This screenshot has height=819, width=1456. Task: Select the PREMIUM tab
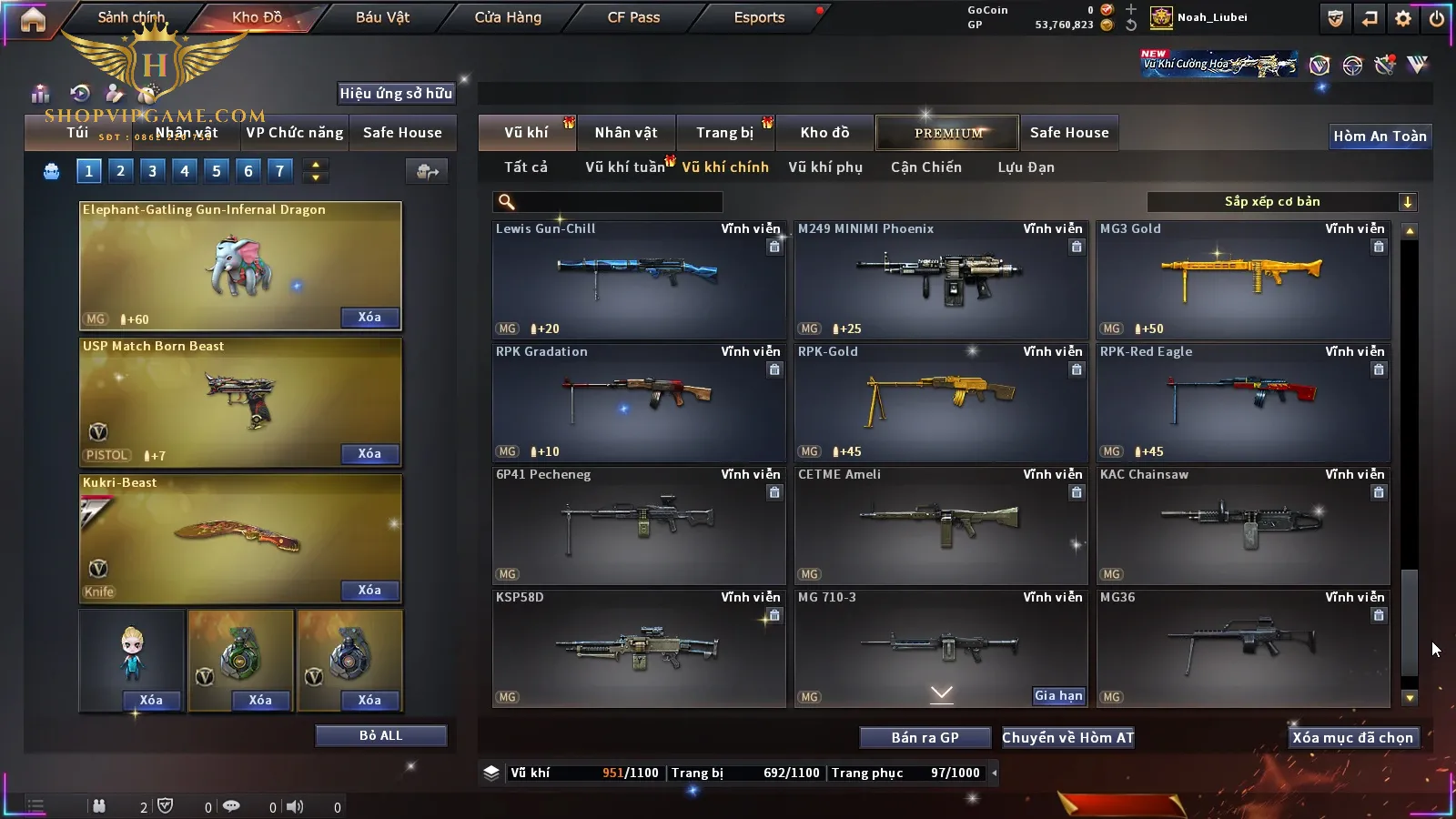click(x=947, y=133)
